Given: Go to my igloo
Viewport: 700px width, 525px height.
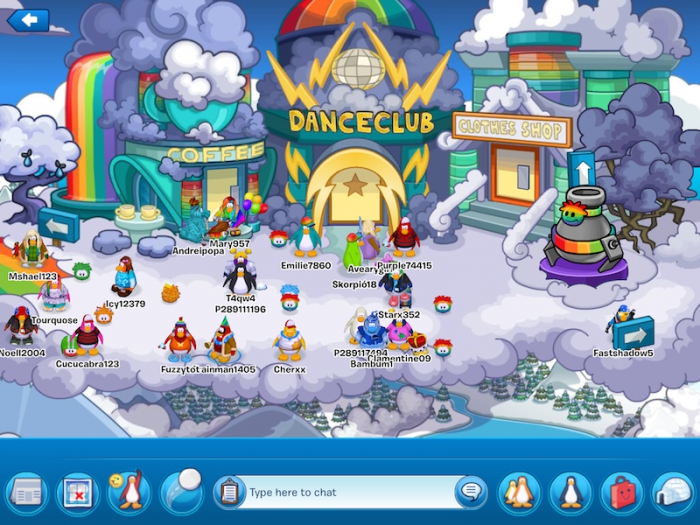Looking at the screenshot, I should (x=673, y=492).
